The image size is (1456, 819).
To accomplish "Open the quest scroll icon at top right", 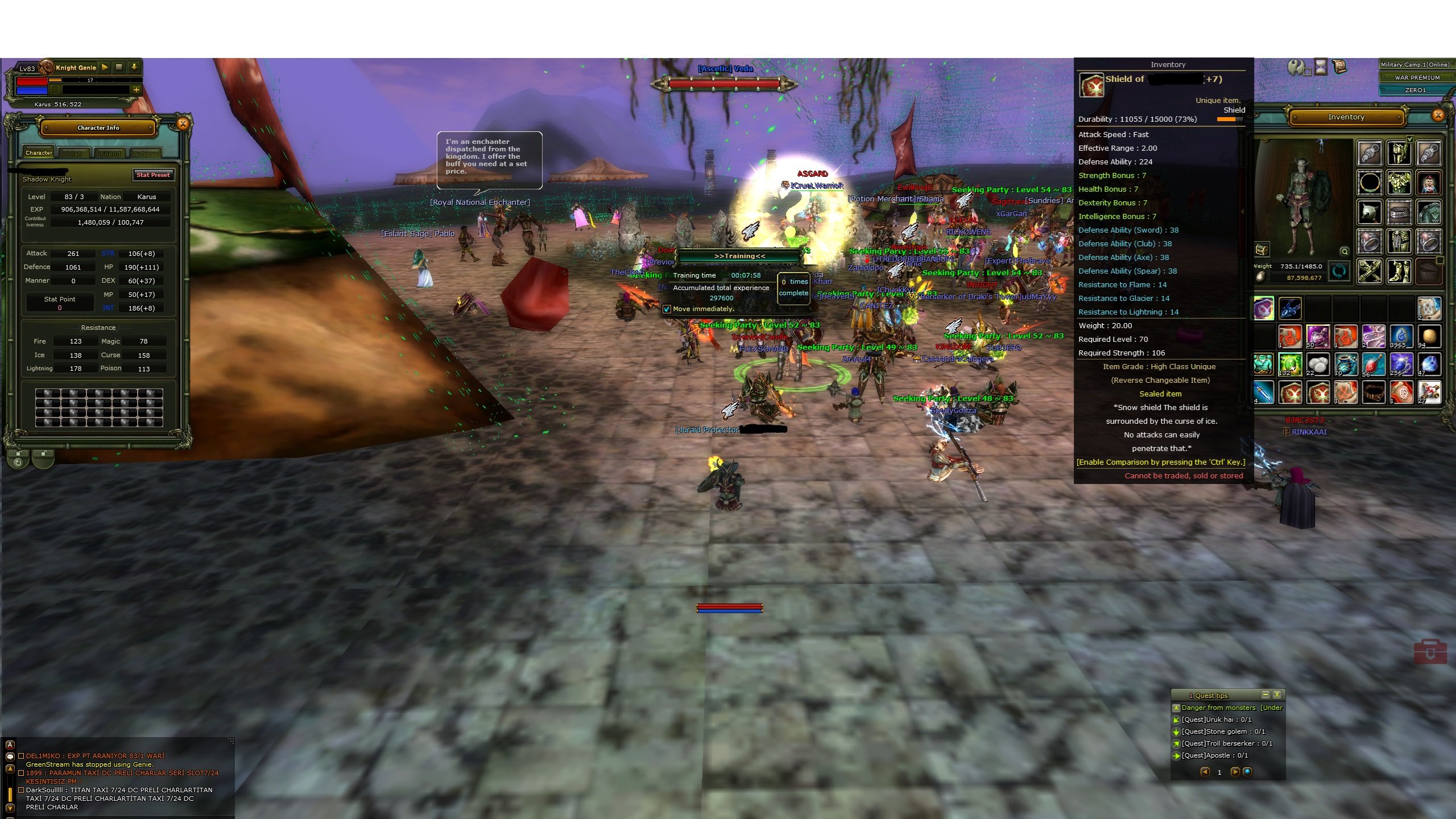I will (1339, 67).
